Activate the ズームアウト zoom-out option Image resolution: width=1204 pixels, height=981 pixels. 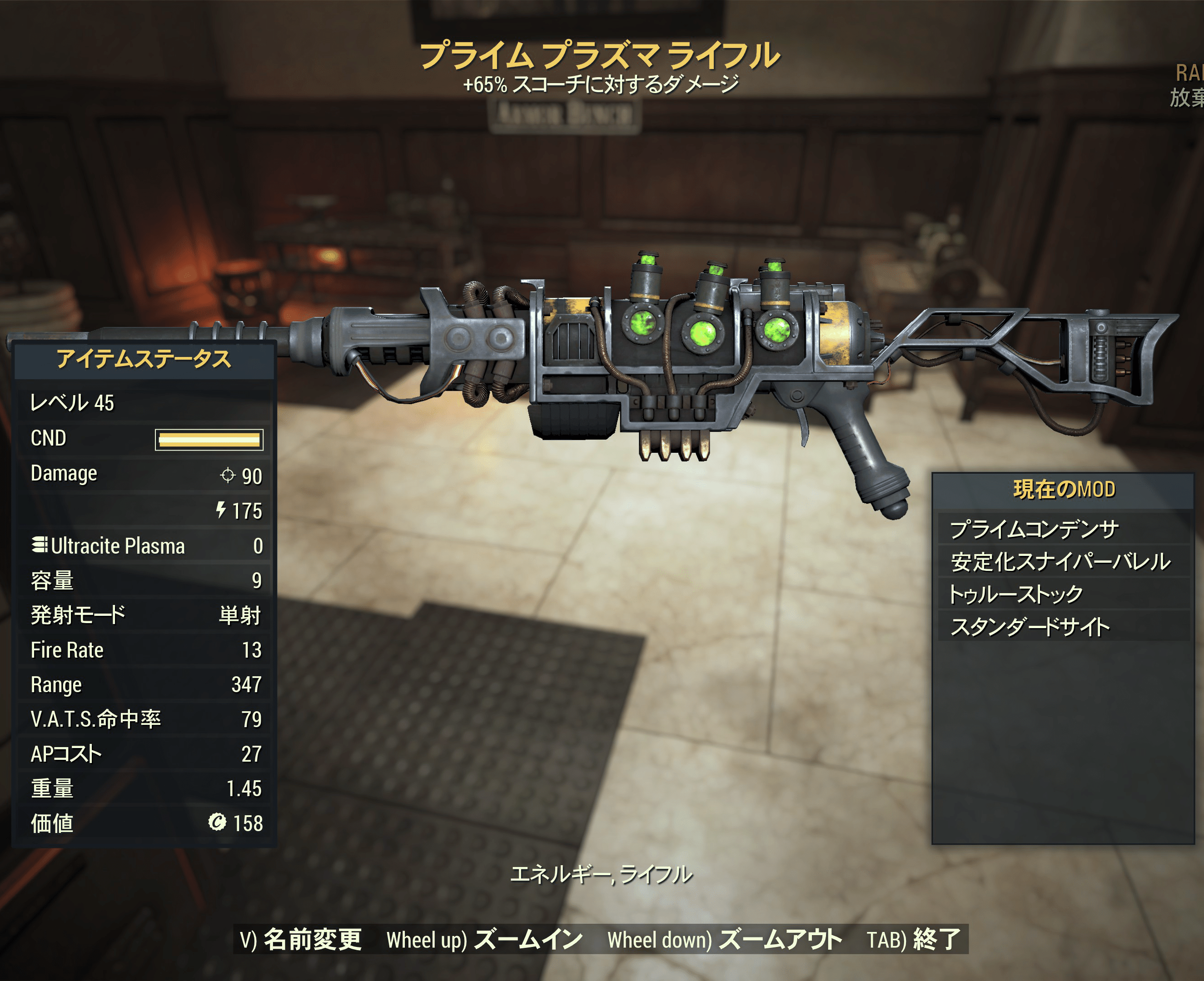point(725,940)
